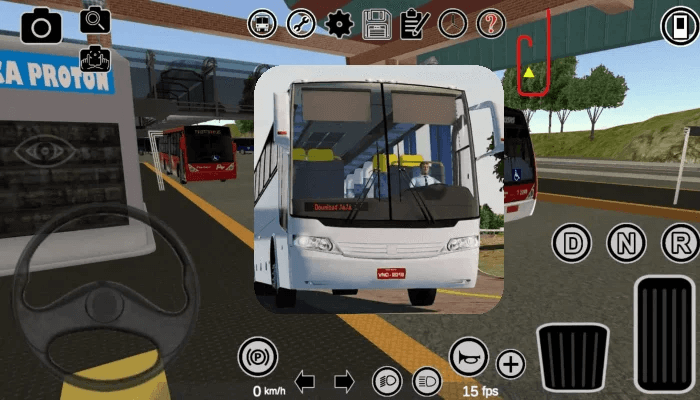Sound the bus horn
Screen dimensions: 700x400
(x=468, y=357)
